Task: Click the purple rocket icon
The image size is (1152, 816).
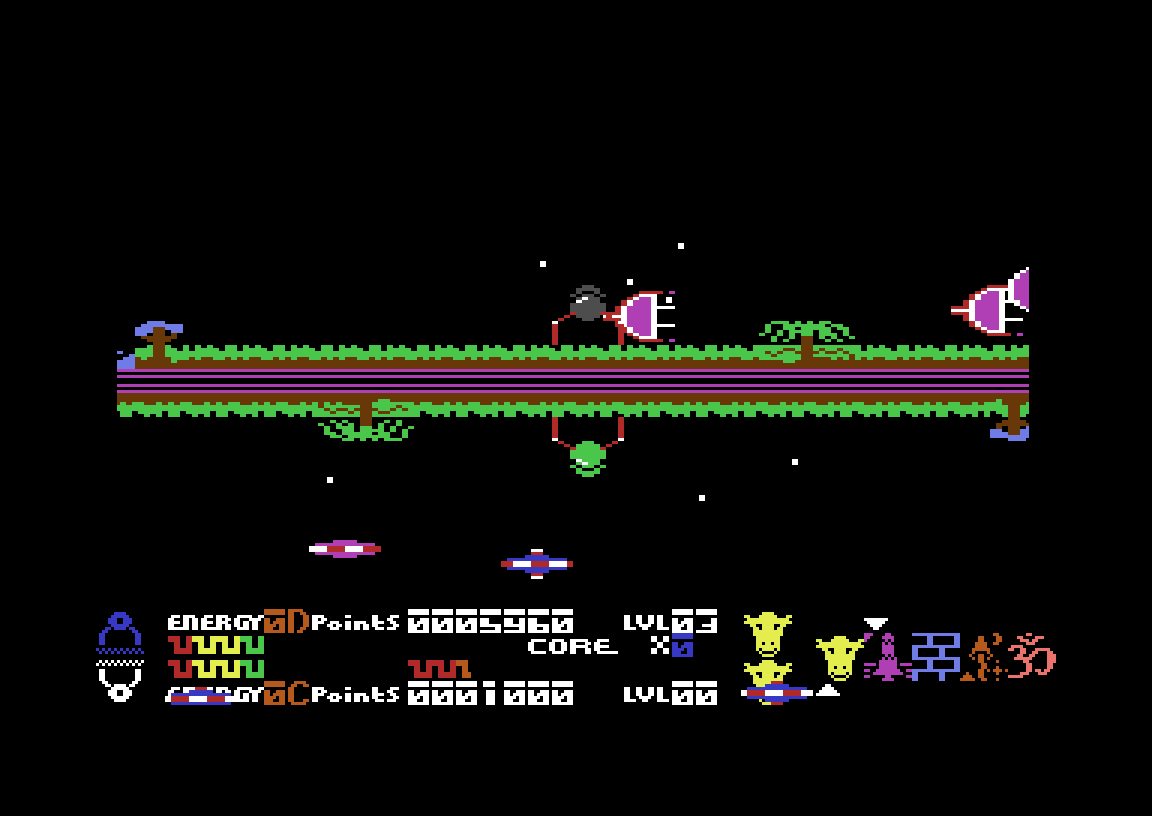Action: pos(887,658)
